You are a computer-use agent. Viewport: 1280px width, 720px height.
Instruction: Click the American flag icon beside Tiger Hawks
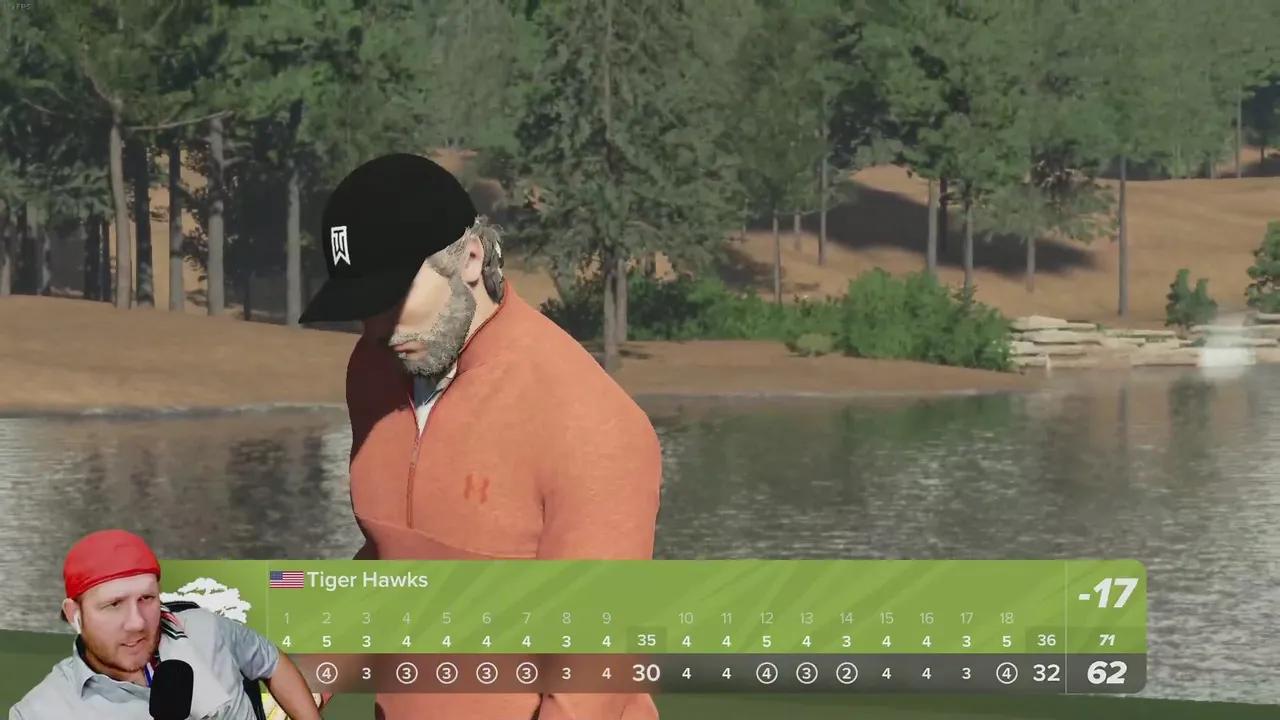tap(285, 580)
